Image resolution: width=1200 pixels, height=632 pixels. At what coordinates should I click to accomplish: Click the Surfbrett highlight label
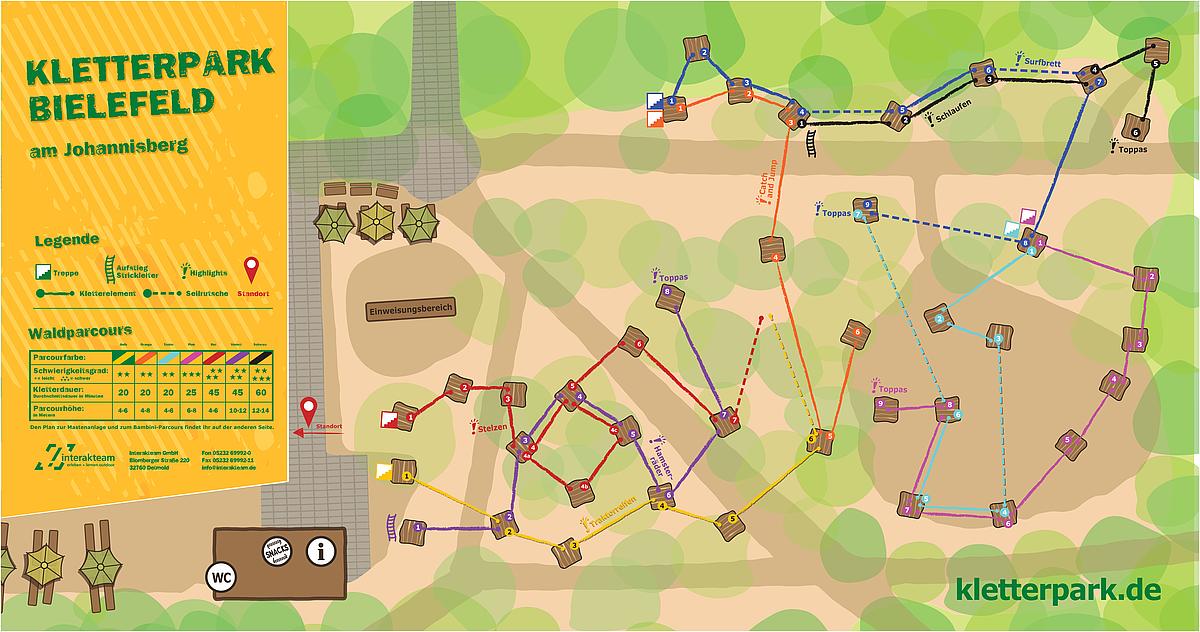1040,62
